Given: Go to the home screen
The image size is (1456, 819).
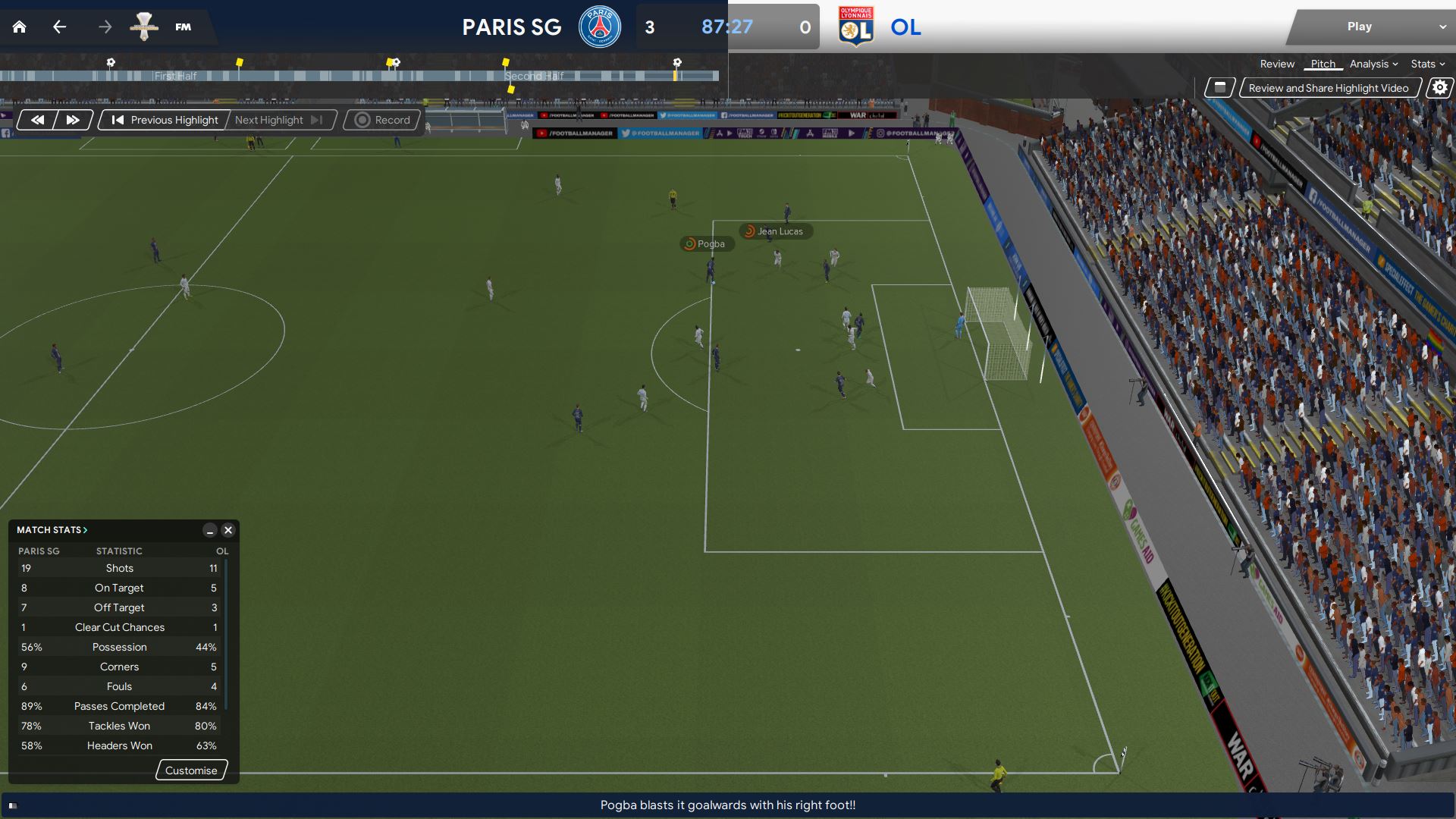Looking at the screenshot, I should (20, 27).
